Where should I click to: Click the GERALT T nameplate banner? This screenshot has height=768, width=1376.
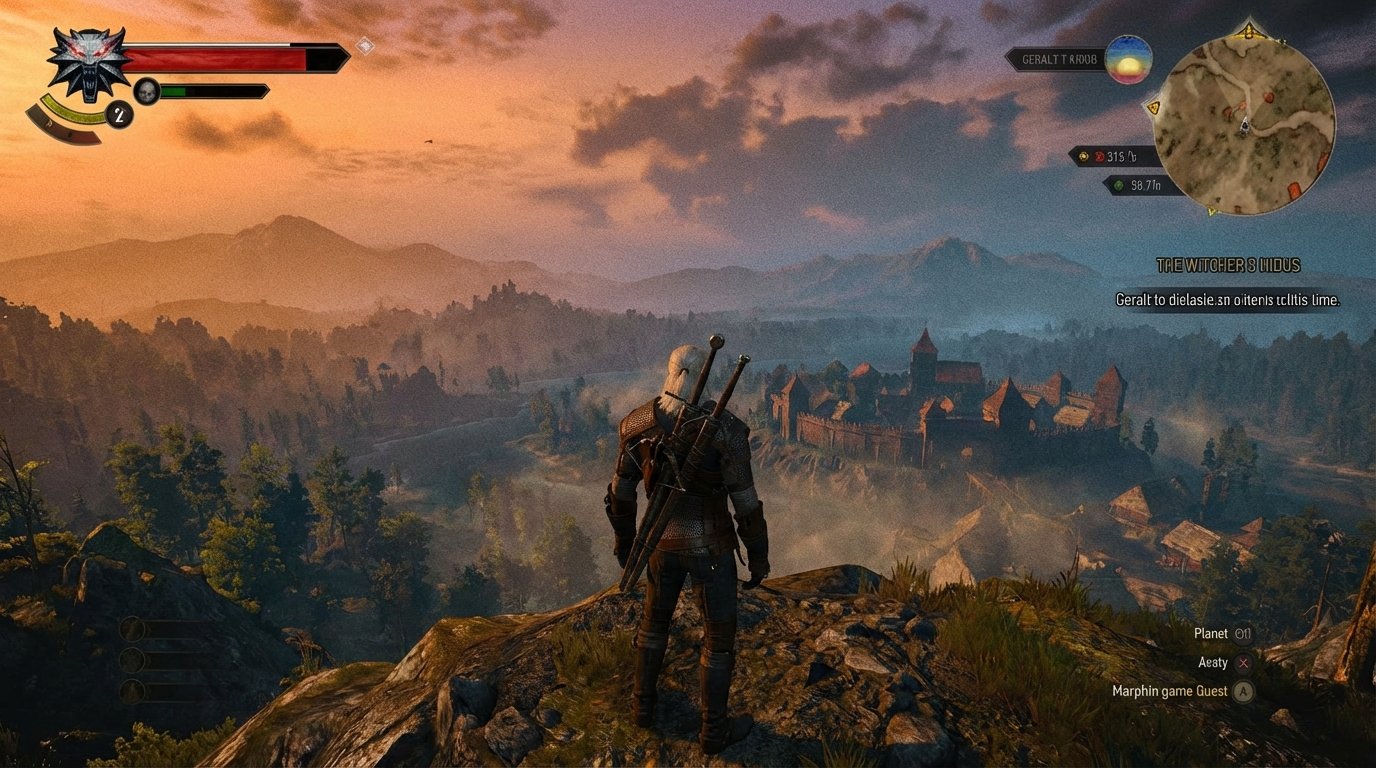(1058, 59)
